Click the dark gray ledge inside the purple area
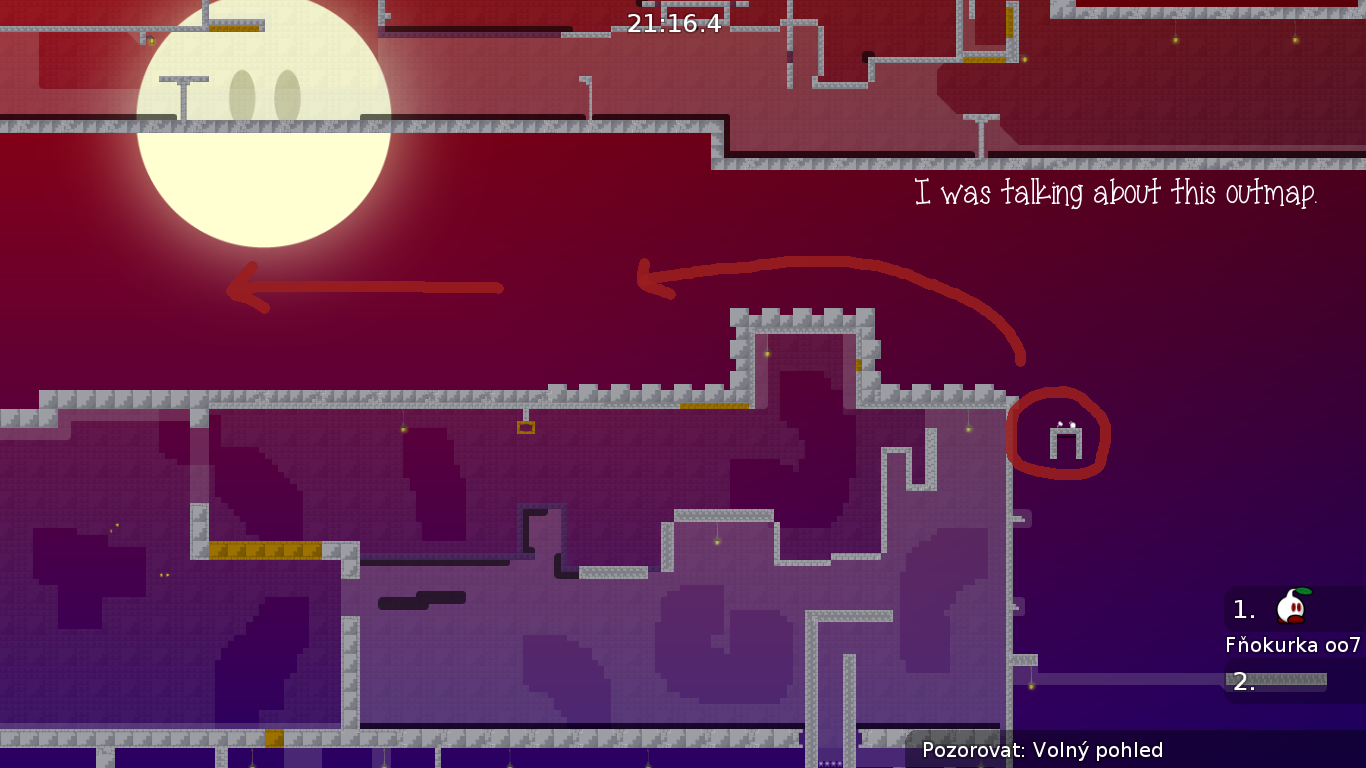The image size is (1366, 768). (420, 598)
